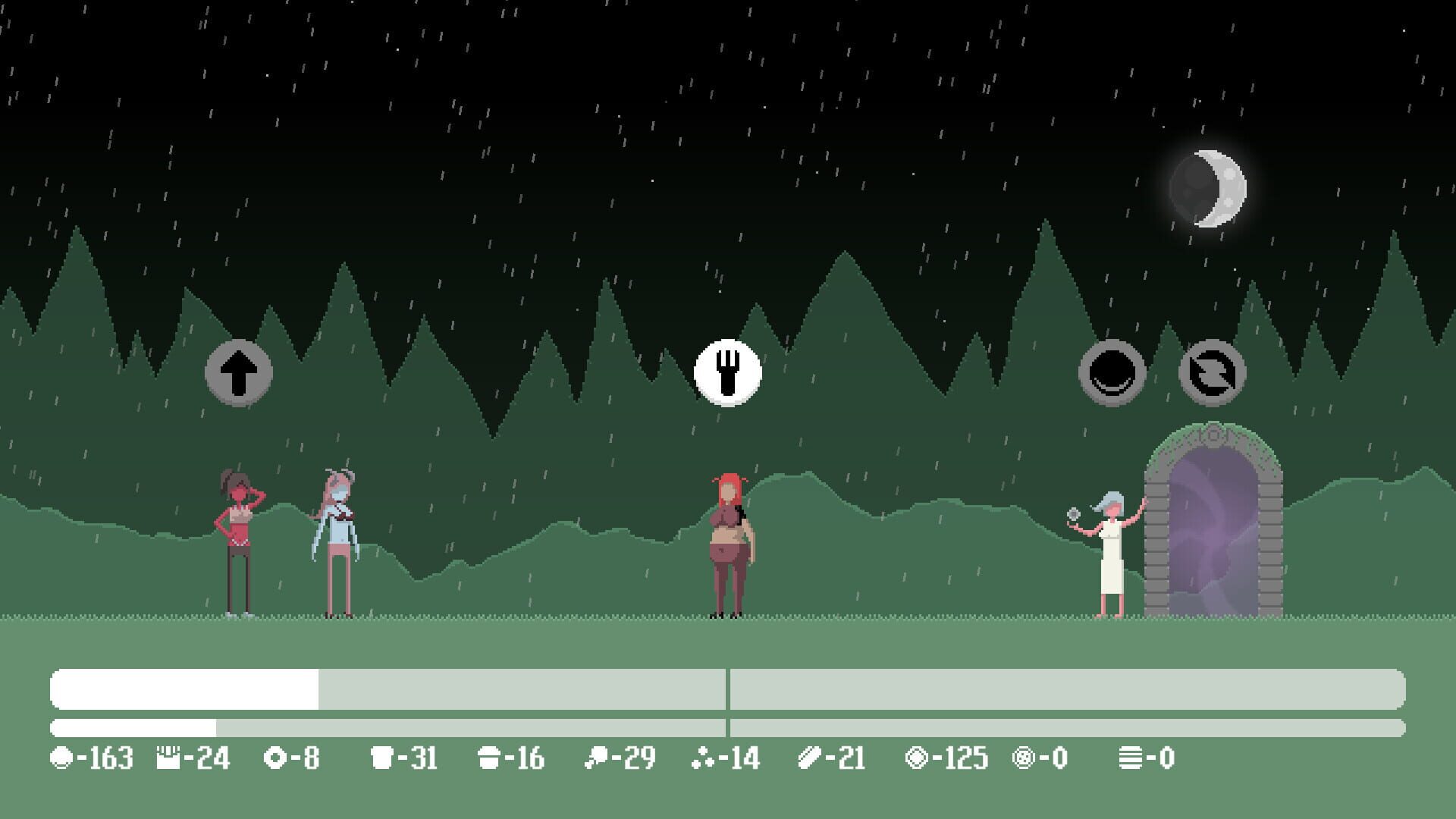Screen dimensions: 1456x819
Task: Click the key resource icon showing -29
Action: click(x=598, y=756)
